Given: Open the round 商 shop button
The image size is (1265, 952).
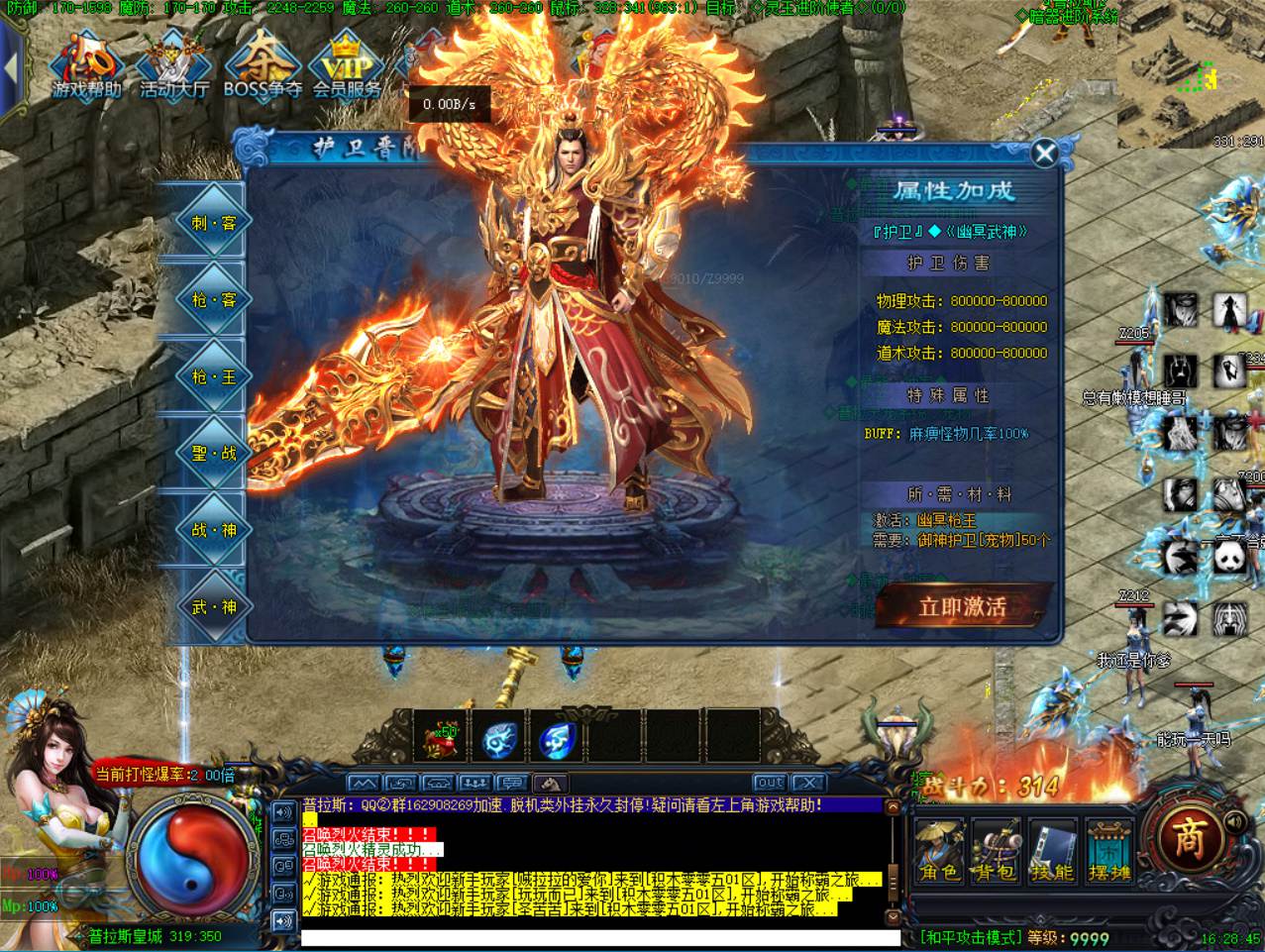Looking at the screenshot, I should 1189,839.
